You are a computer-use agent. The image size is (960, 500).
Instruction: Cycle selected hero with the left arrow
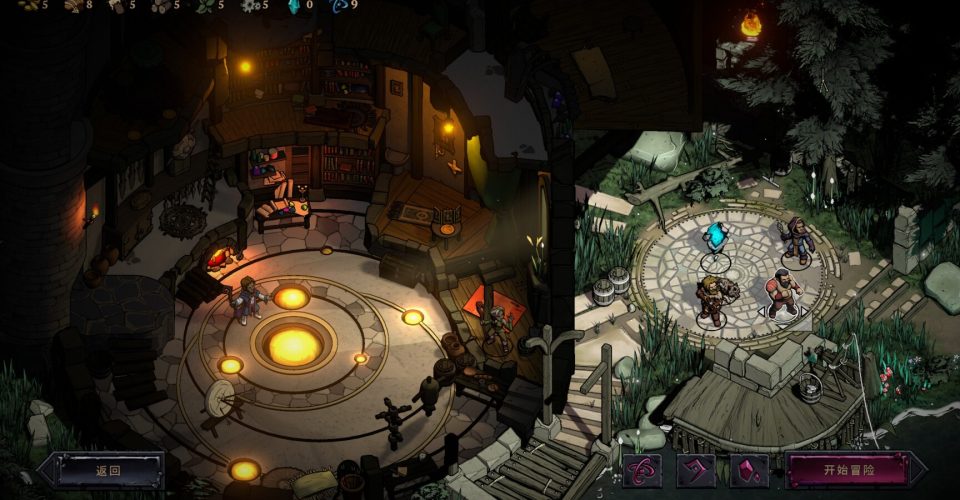(x=761, y=311)
